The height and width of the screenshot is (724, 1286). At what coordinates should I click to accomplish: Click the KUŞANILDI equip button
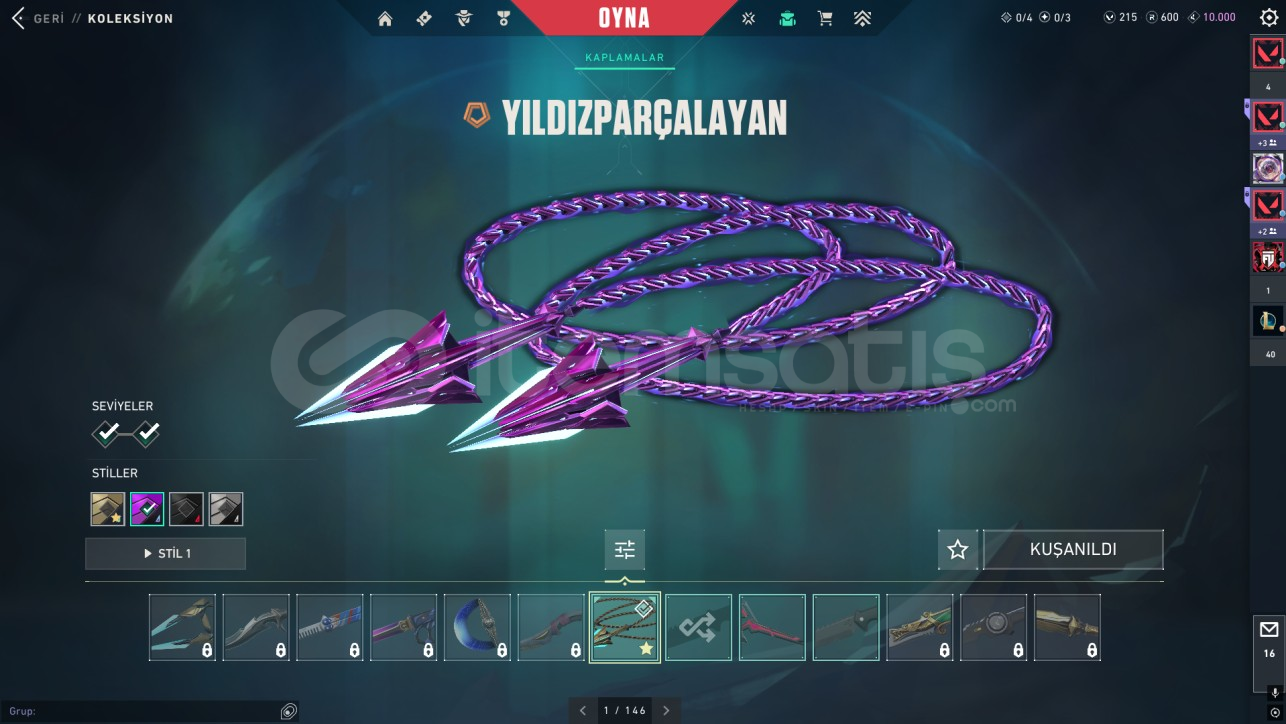click(x=1073, y=549)
